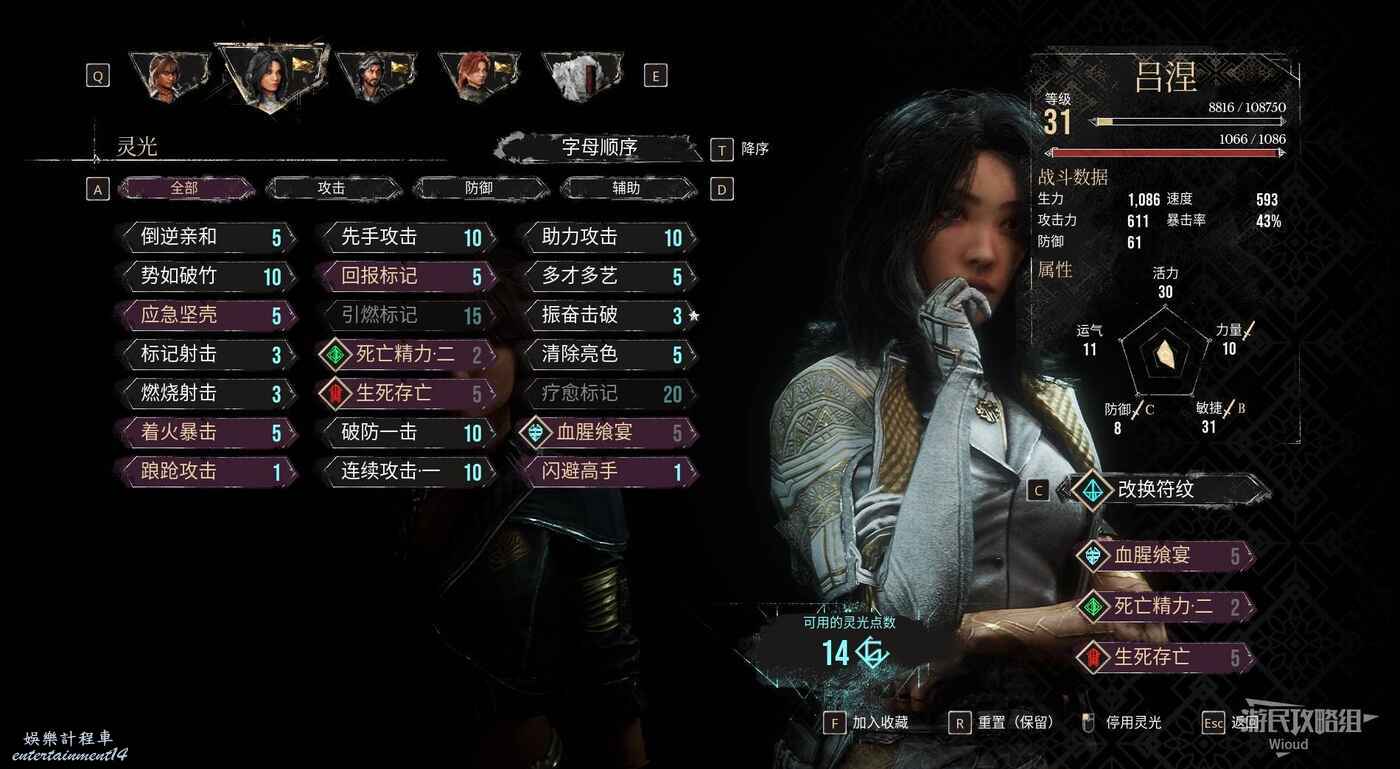Click the 闪避高手 skill
The width and height of the screenshot is (1400, 769).
pyautogui.click(x=609, y=471)
